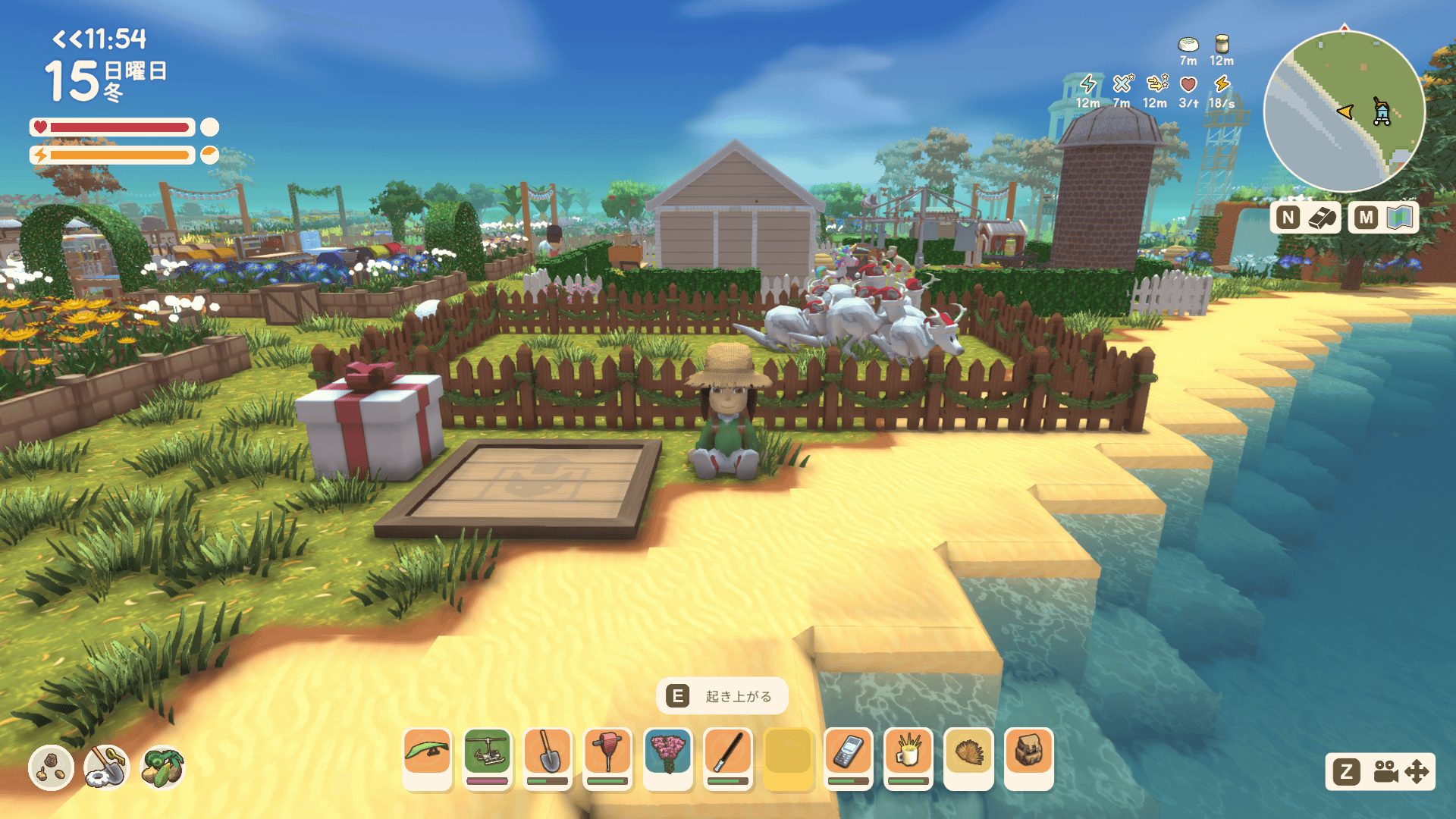The image size is (1456, 819).
Task: Select the mug with yellow plant slot
Action: [908, 758]
